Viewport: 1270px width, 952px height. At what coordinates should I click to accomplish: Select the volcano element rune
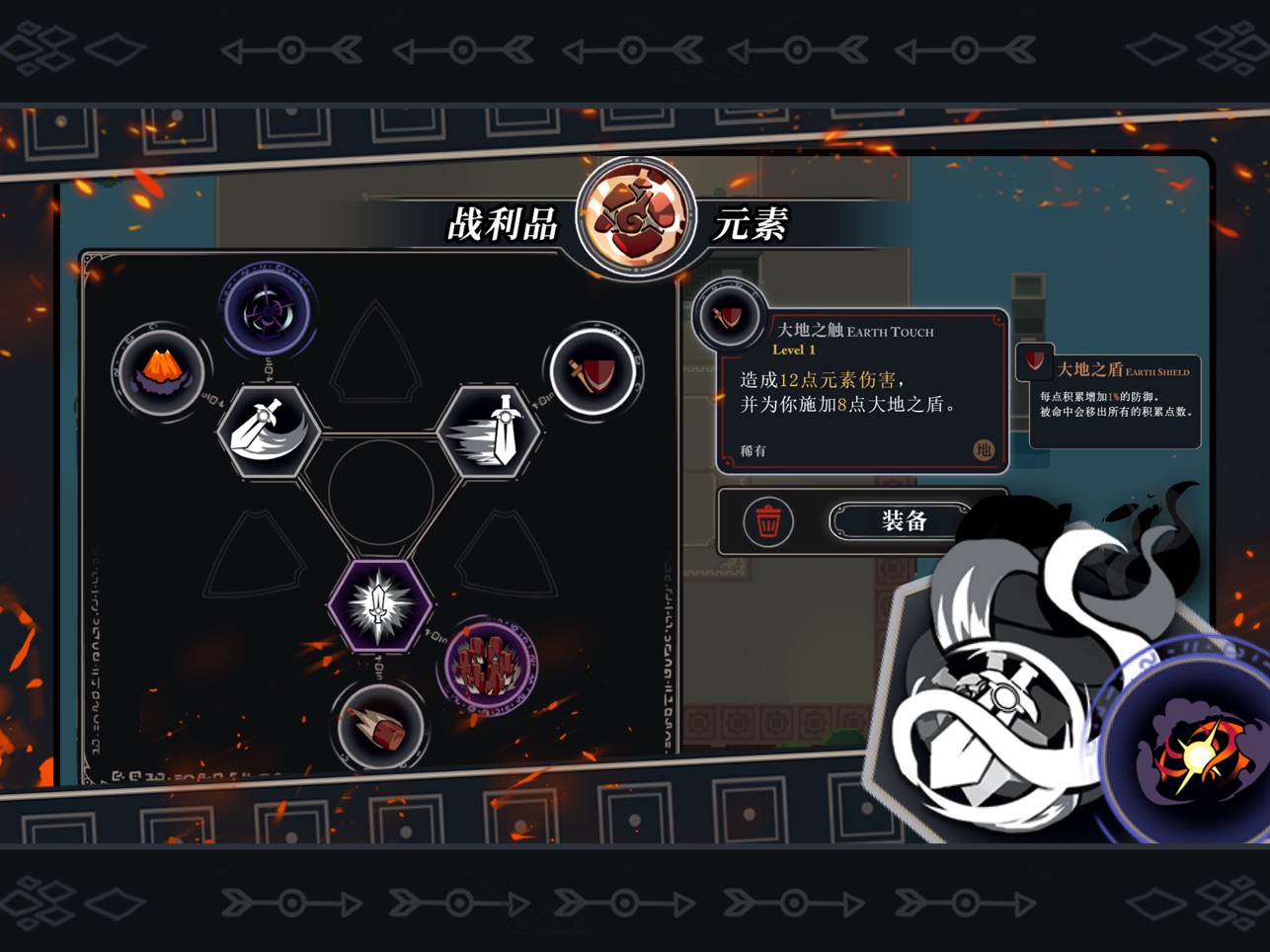[x=161, y=372]
